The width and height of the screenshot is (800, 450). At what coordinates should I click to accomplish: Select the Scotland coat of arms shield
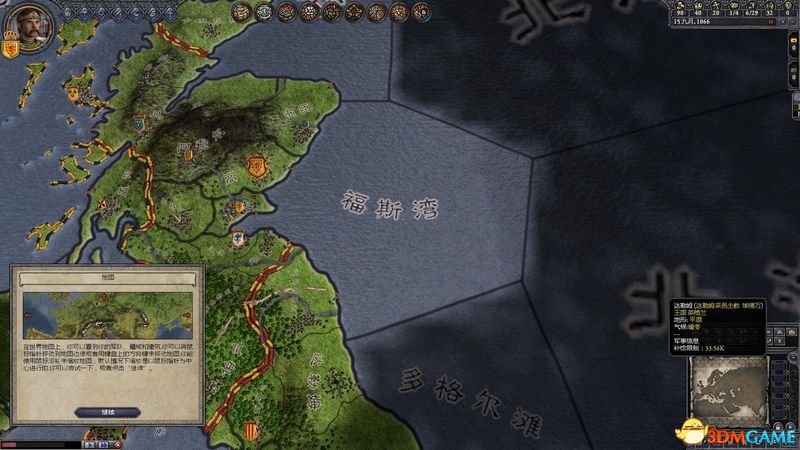point(12,47)
